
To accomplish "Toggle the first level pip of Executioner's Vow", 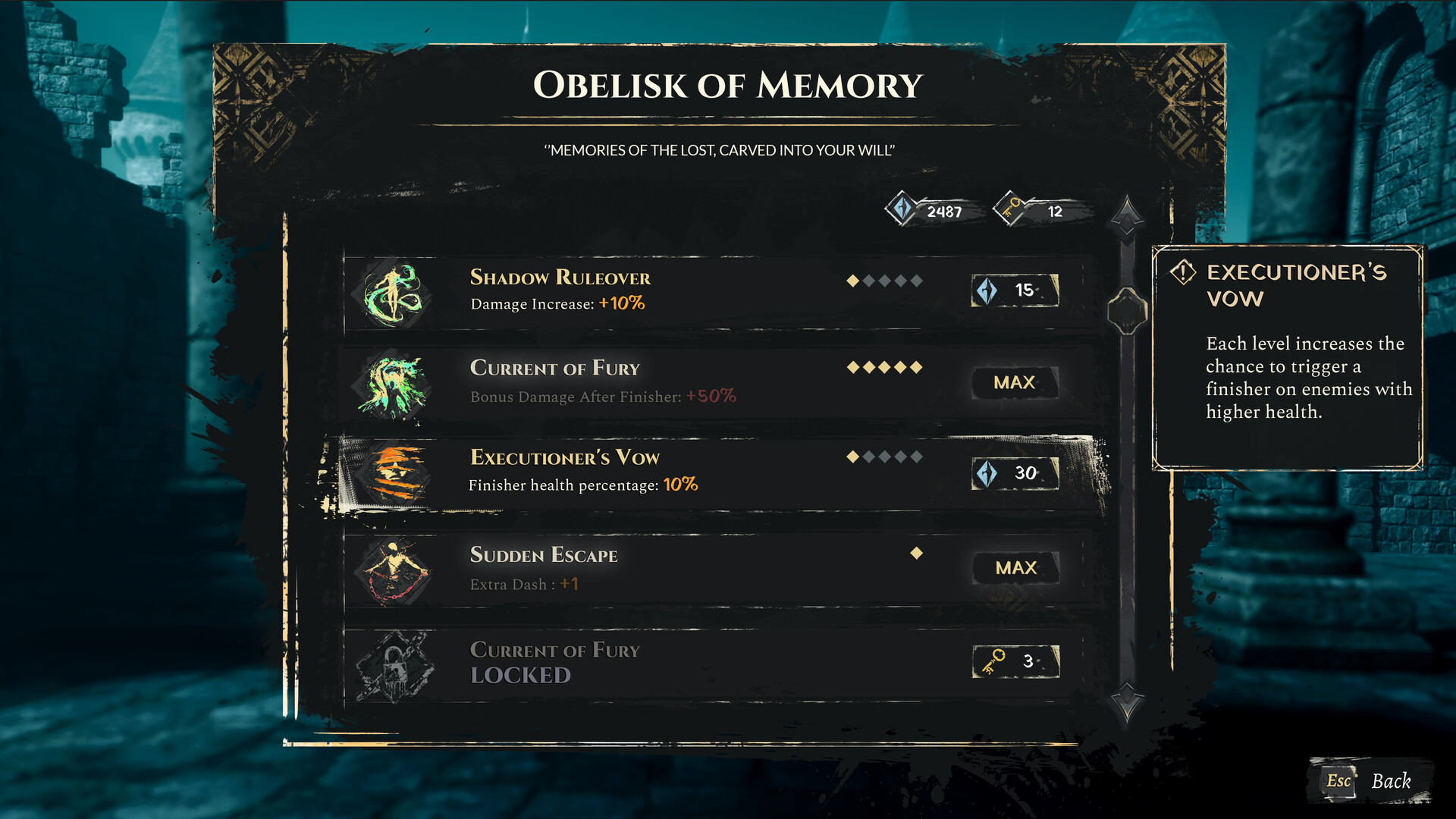I will tap(852, 457).
